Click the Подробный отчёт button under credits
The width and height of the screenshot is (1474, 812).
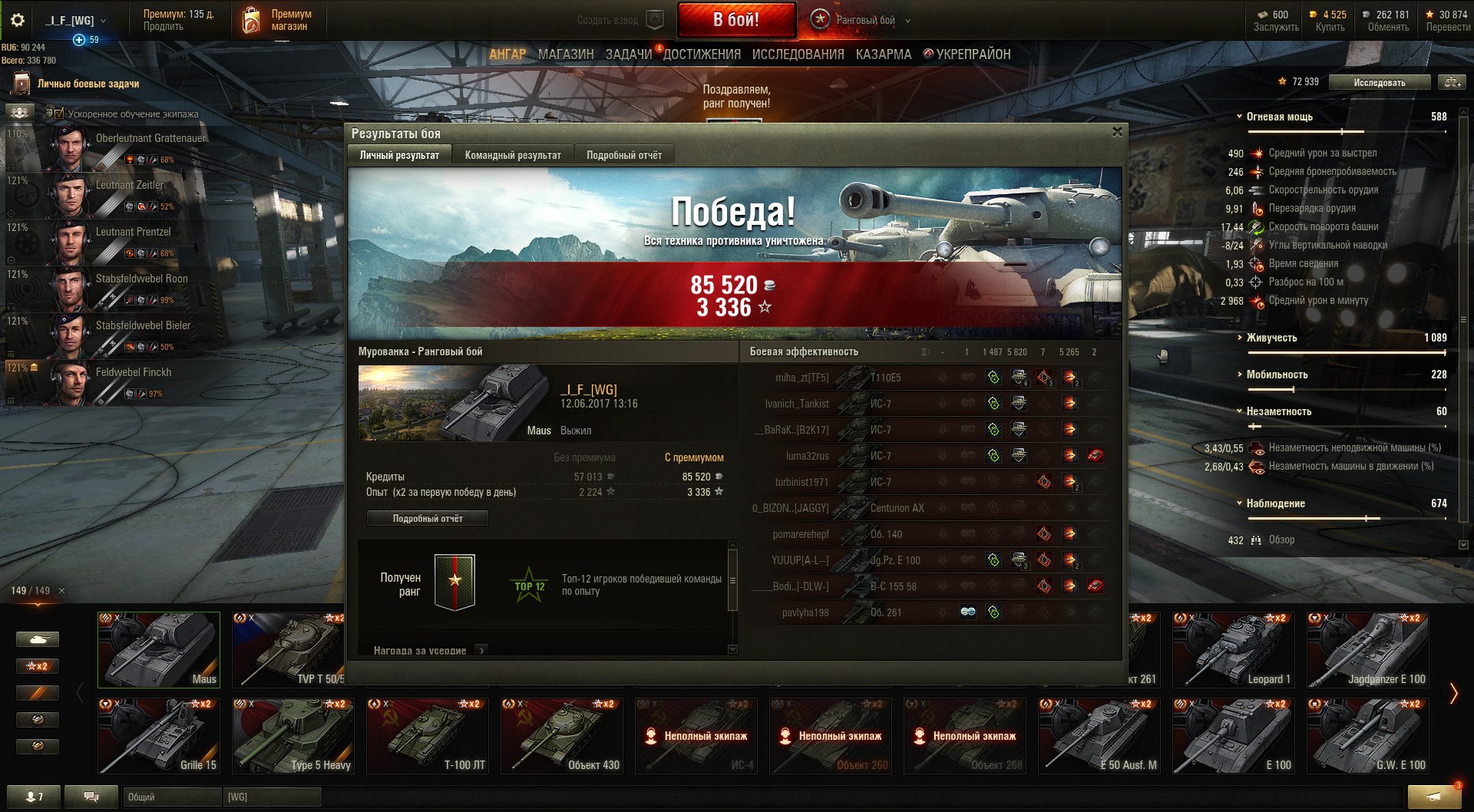tap(428, 519)
